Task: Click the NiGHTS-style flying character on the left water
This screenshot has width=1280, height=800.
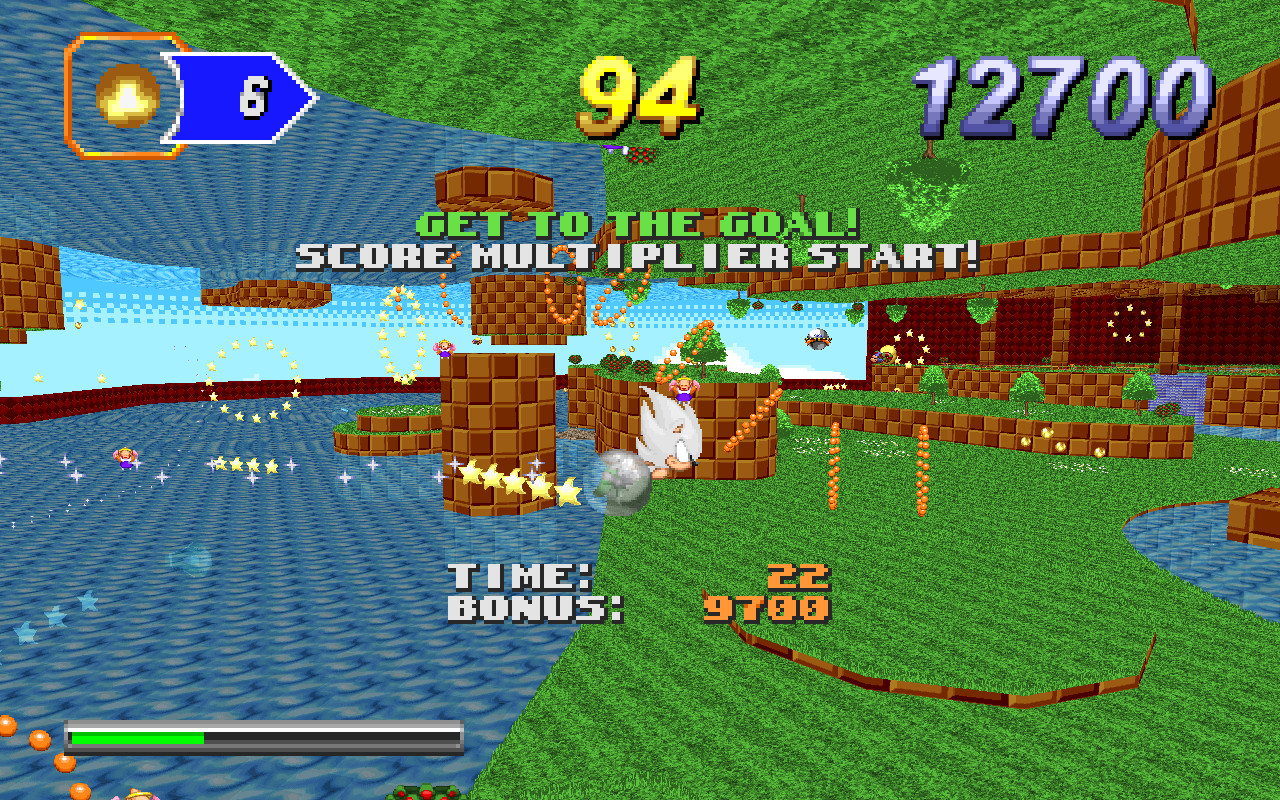Action: tap(124, 458)
